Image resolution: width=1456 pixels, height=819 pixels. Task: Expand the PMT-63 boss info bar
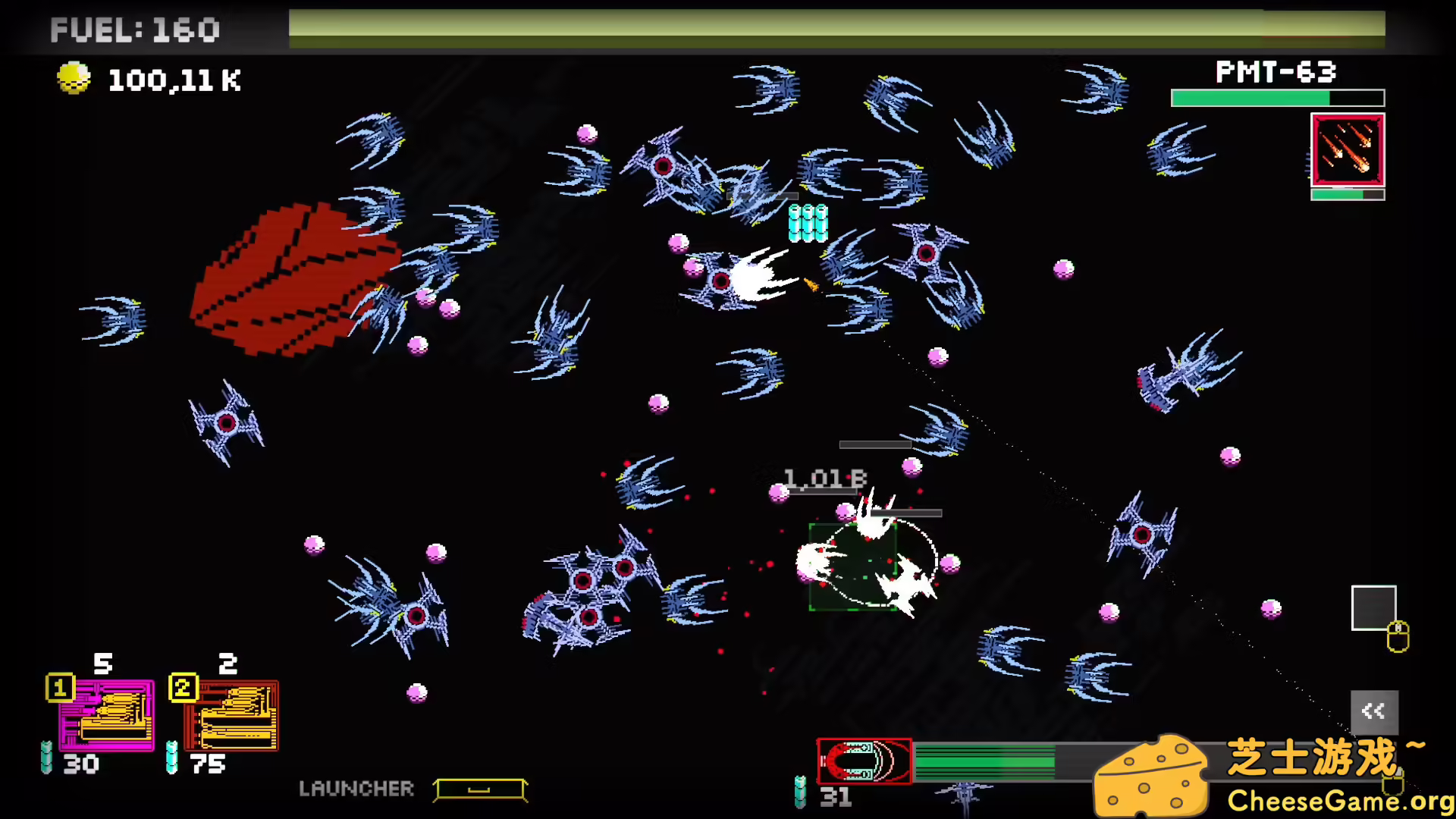(1277, 98)
